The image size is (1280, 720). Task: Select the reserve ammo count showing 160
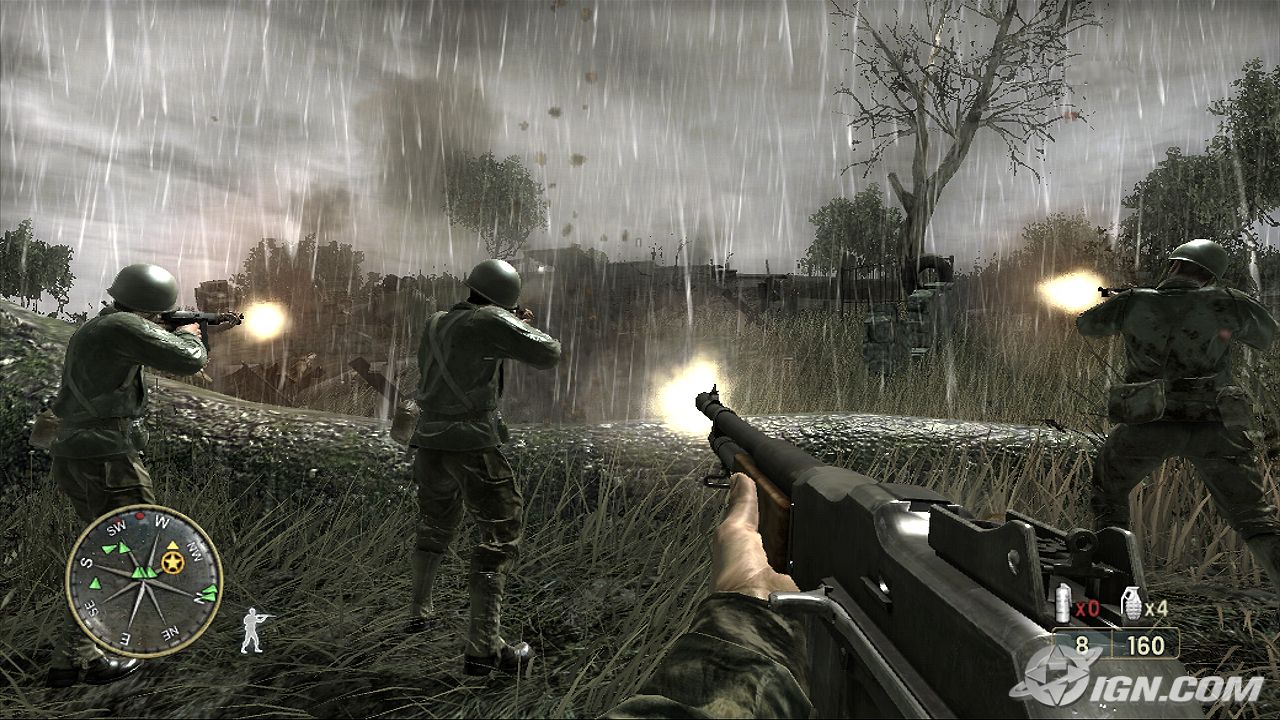coord(1146,645)
